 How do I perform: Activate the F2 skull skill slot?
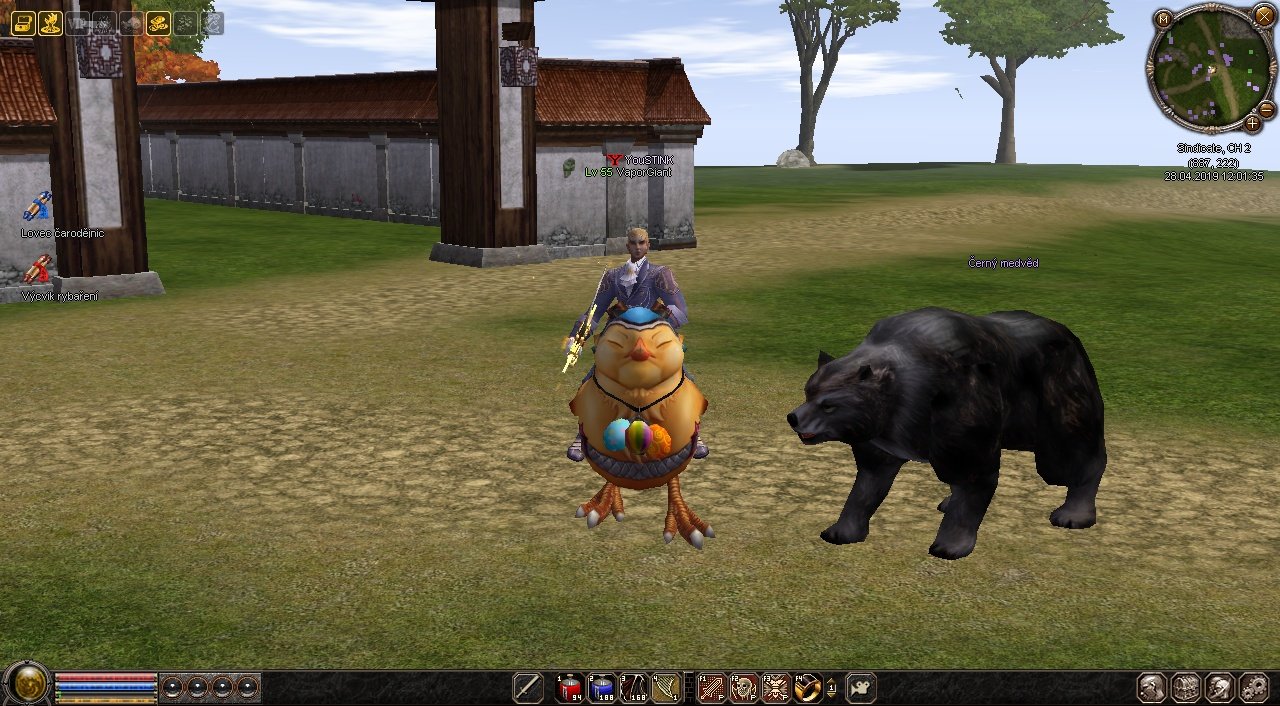744,688
